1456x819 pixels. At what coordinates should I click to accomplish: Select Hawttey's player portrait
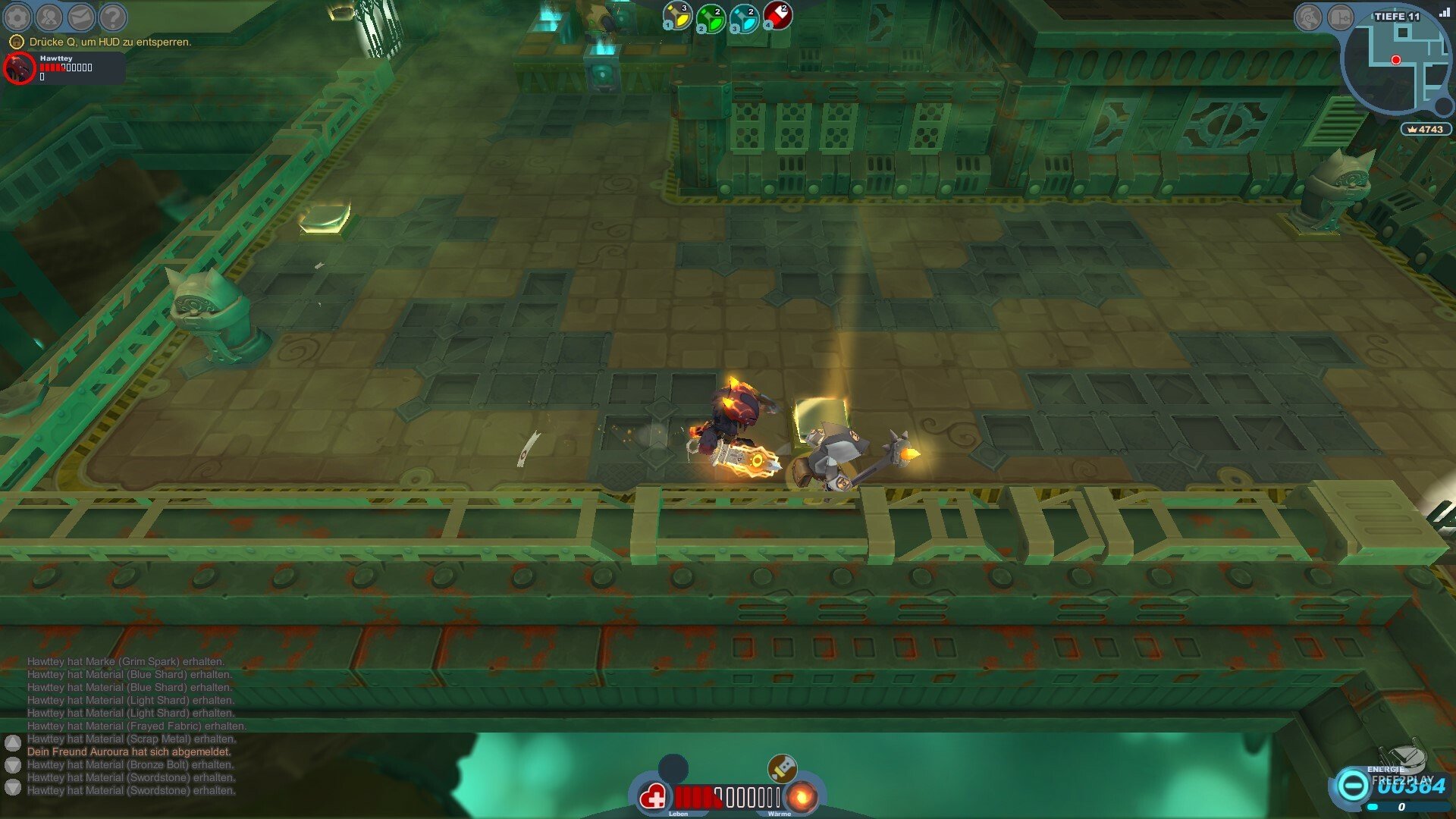(x=19, y=68)
